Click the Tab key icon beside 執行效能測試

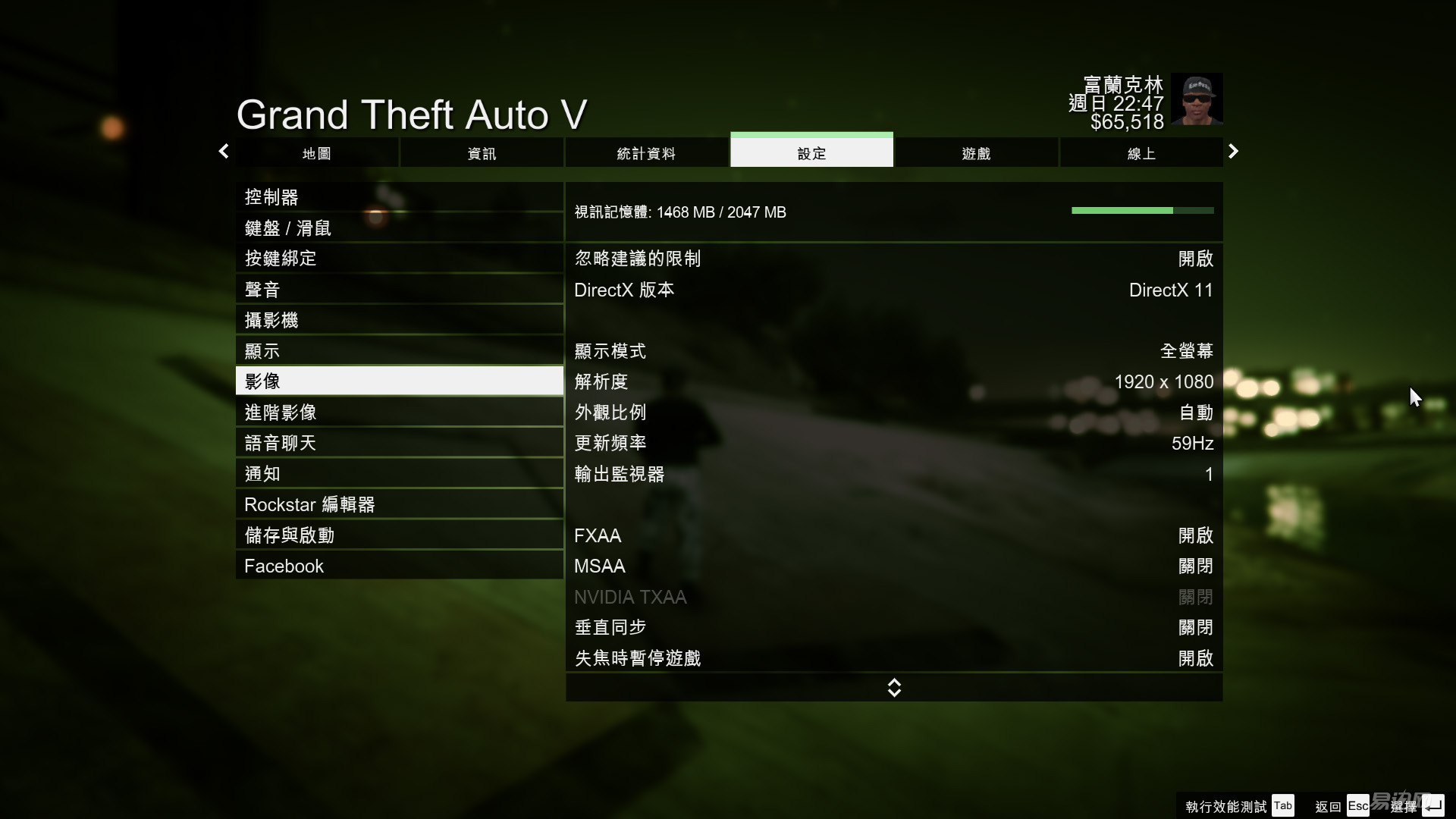point(1283,805)
